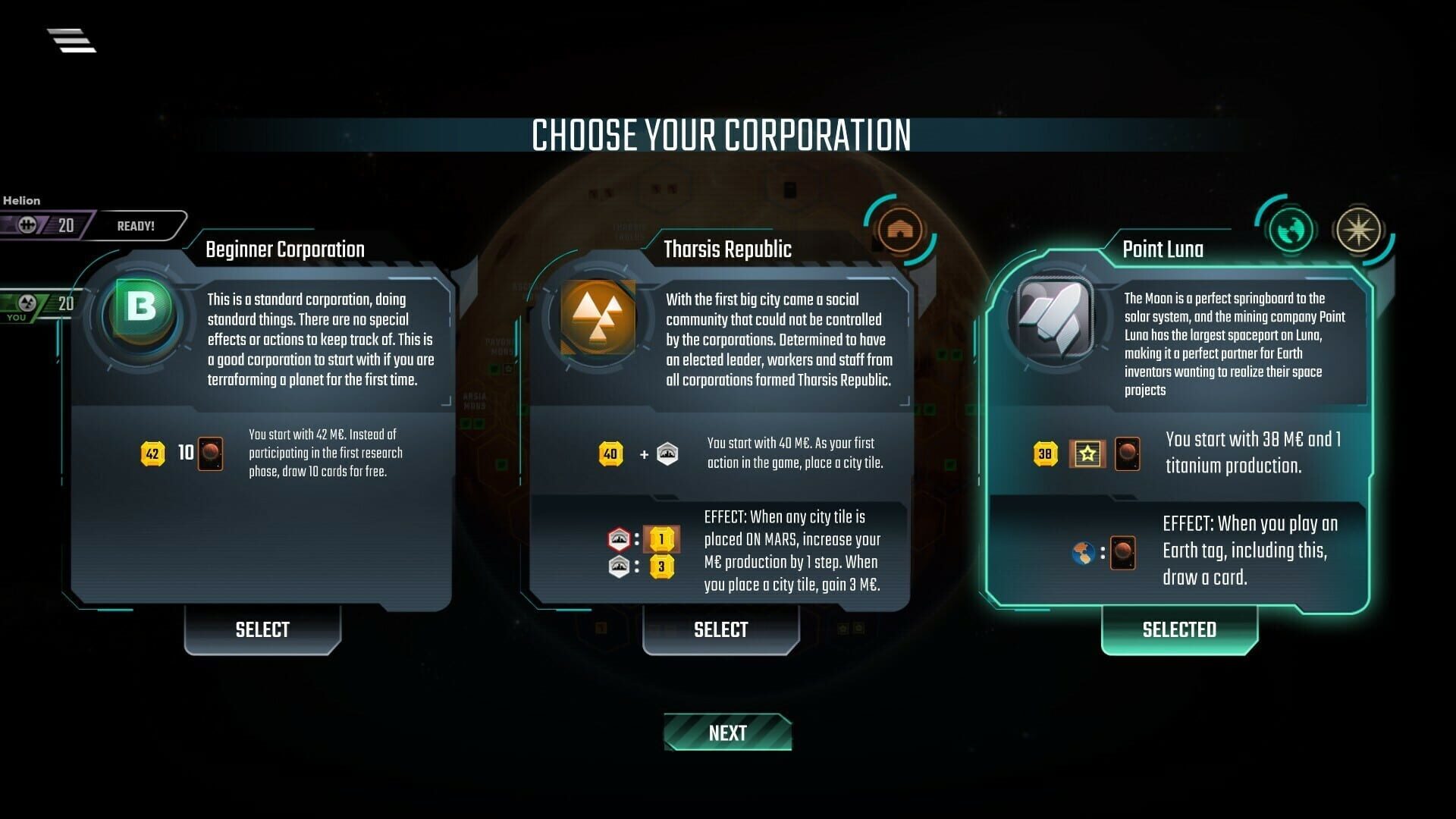Click the Tharsis Republic corporation logo

[x=598, y=316]
